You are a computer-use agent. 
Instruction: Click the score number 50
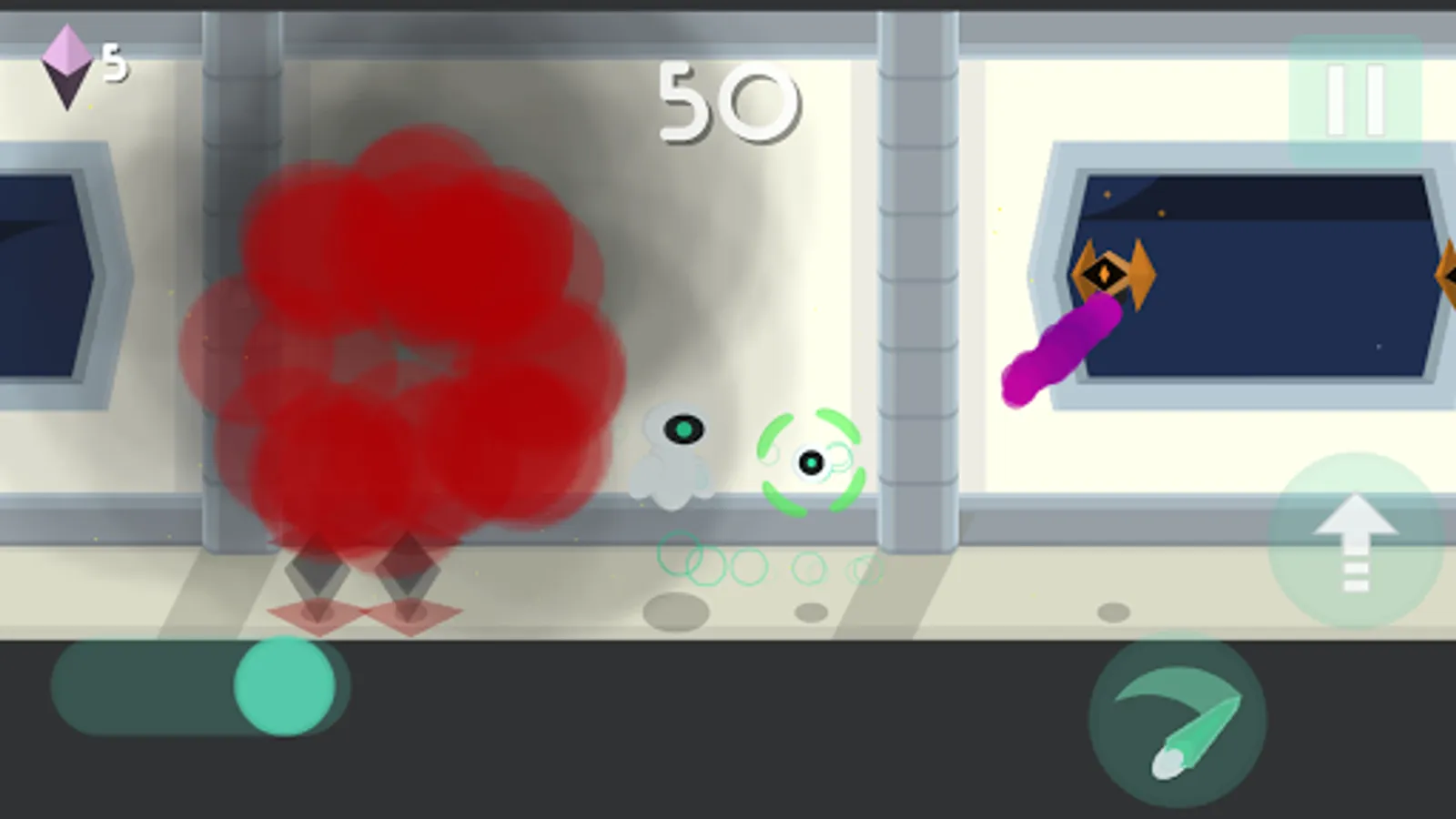tap(728, 100)
